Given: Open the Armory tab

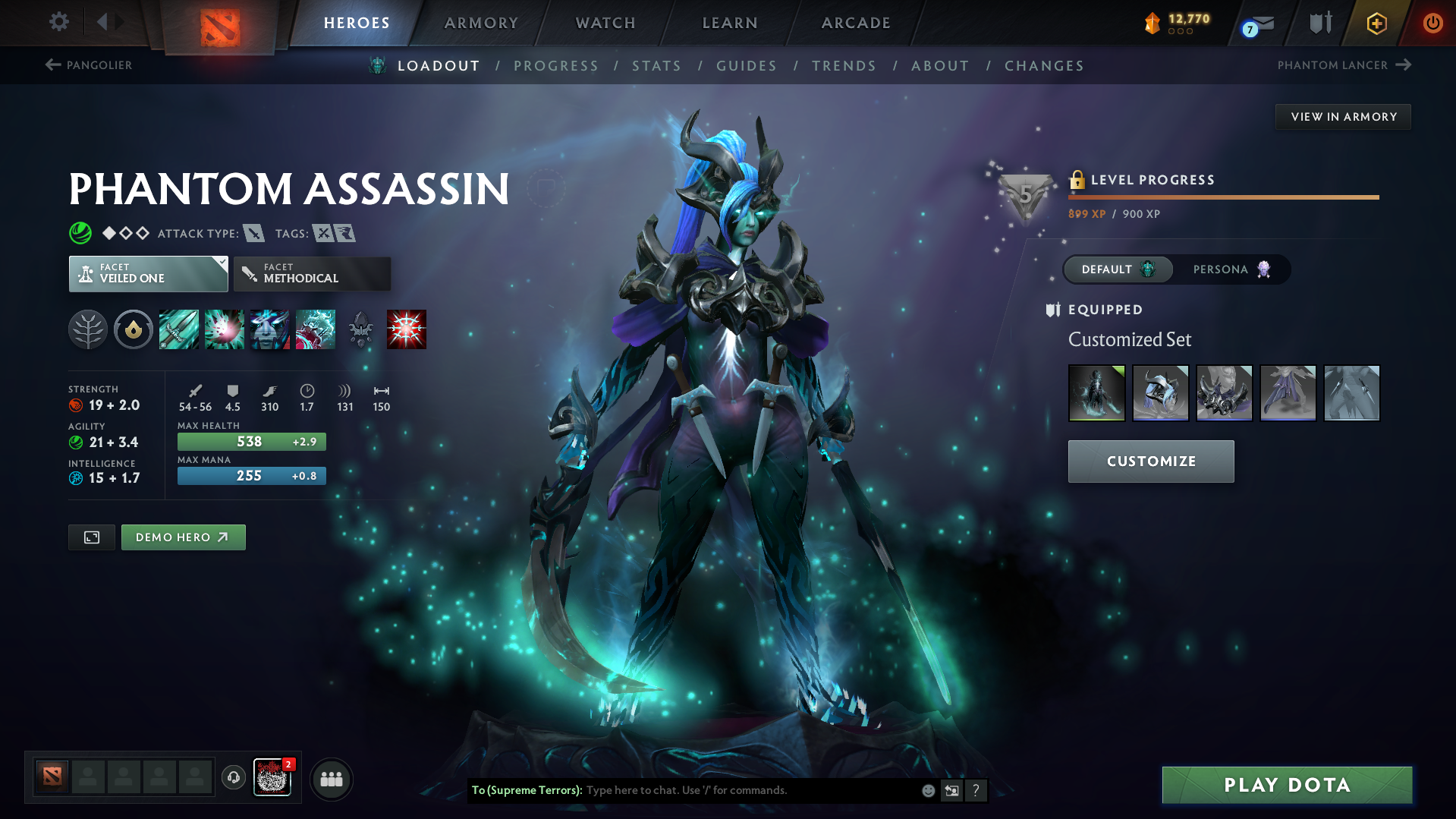Looking at the screenshot, I should coord(481,23).
